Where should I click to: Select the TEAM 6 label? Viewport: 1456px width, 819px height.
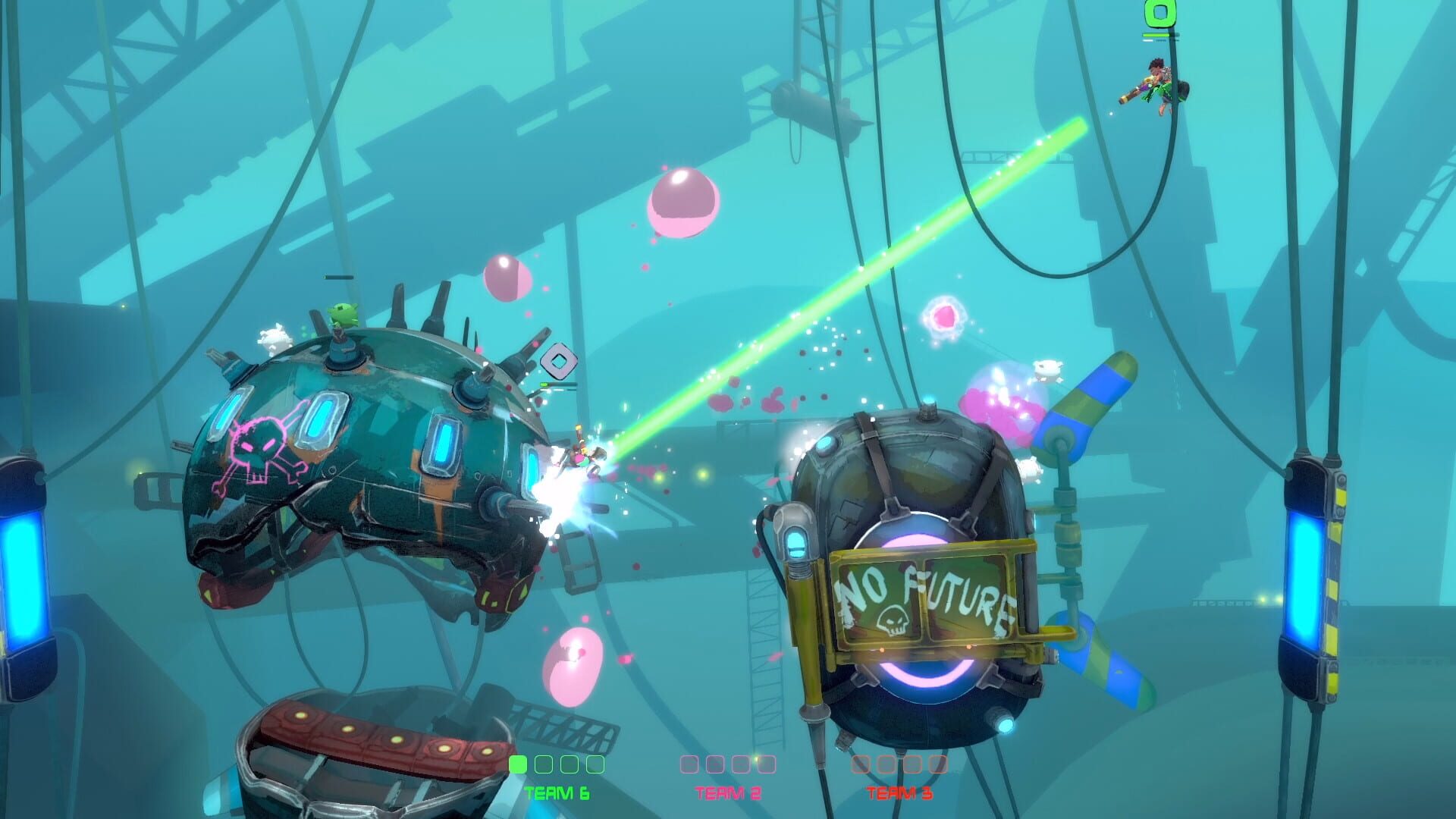556,792
